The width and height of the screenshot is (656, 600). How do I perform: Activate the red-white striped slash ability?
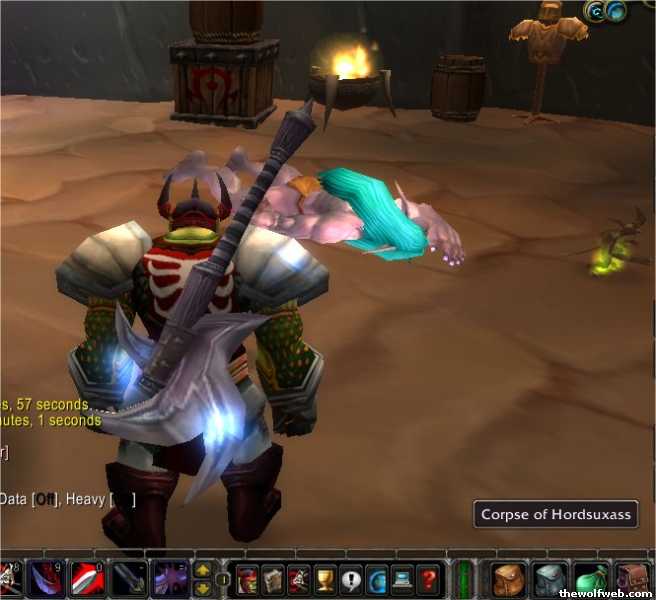(x=88, y=580)
